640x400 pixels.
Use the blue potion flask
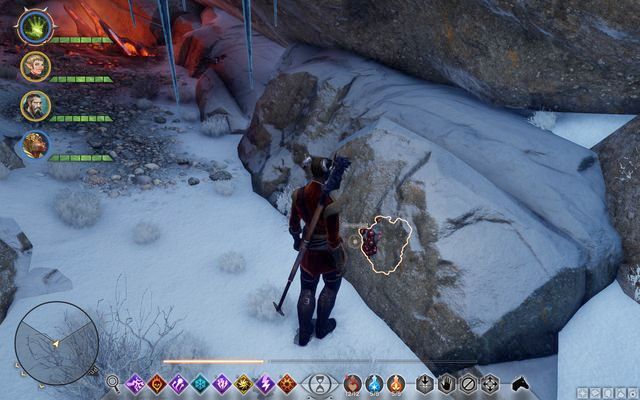click(374, 382)
